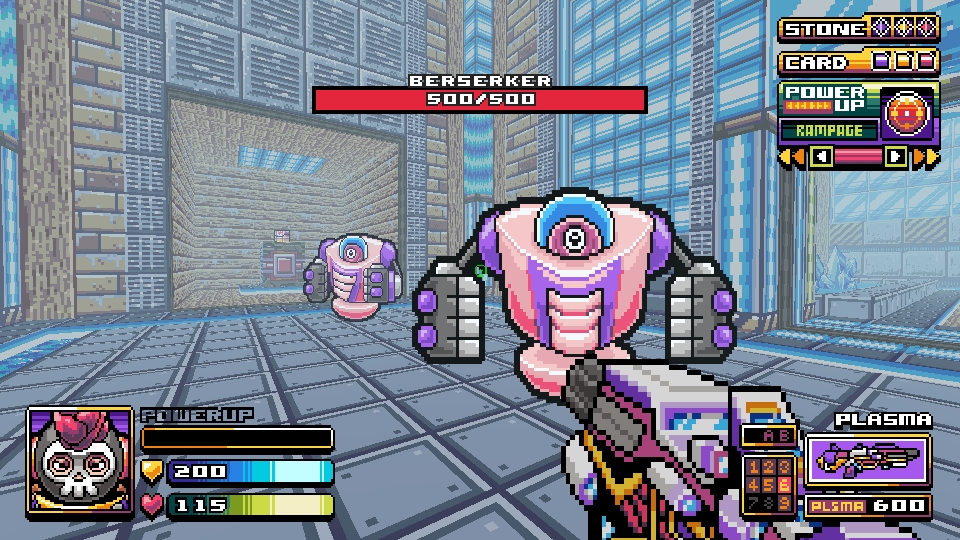
Task: Choose weapon slot 6 on the number grid
Action: pos(785,485)
